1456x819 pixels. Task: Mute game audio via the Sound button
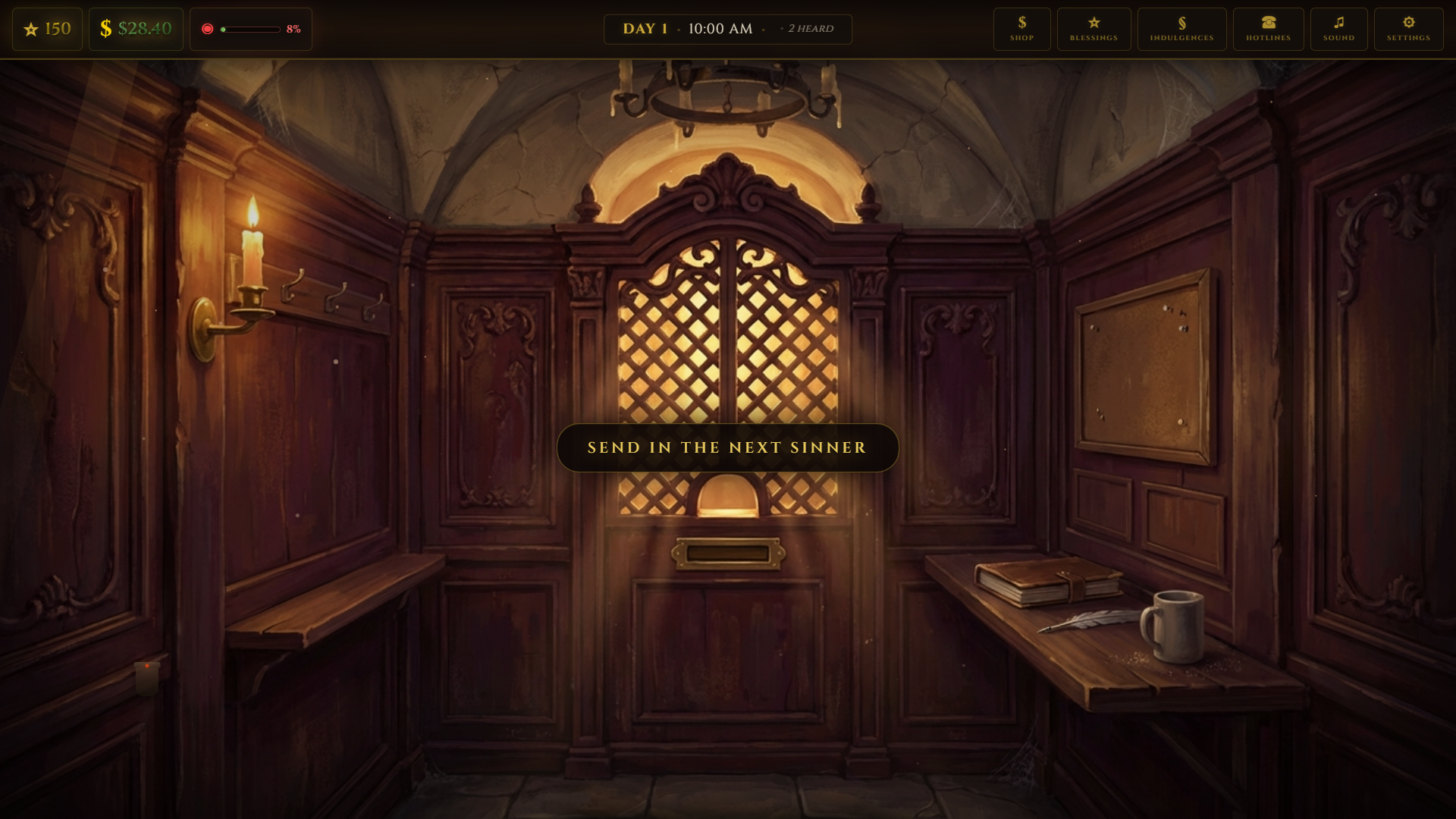coord(1338,29)
